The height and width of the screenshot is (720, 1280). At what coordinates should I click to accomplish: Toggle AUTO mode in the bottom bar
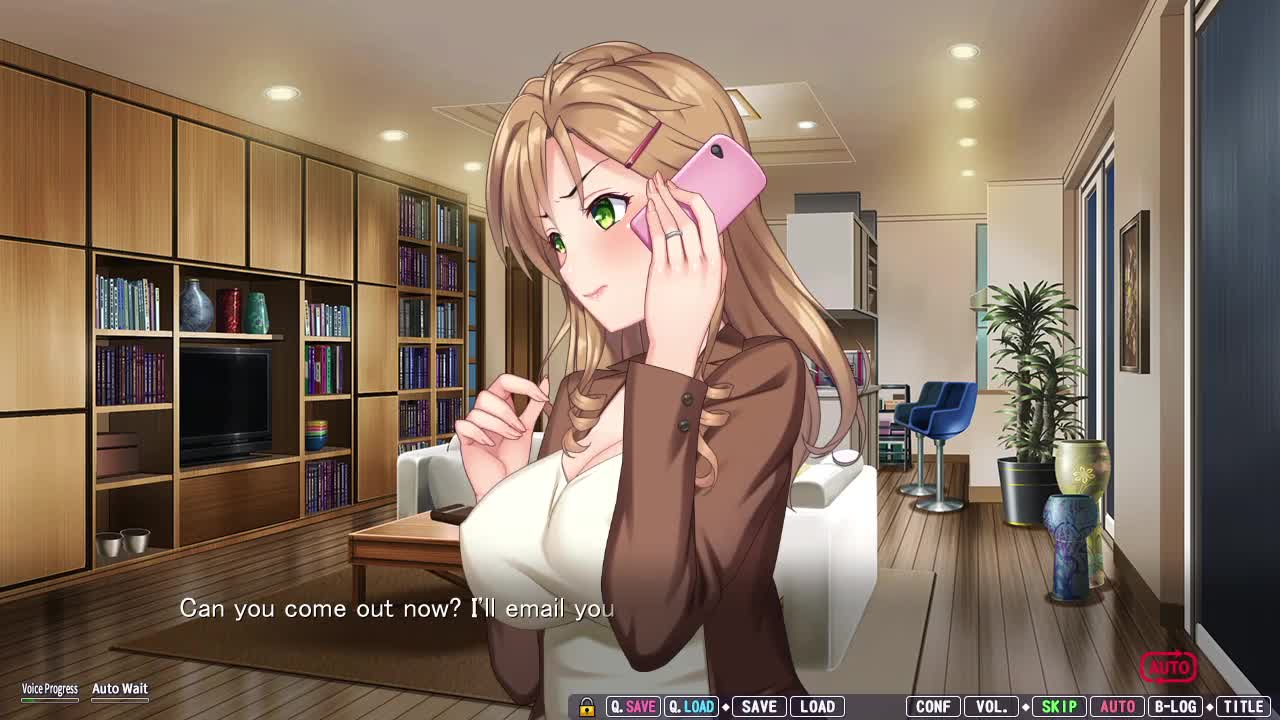1117,707
